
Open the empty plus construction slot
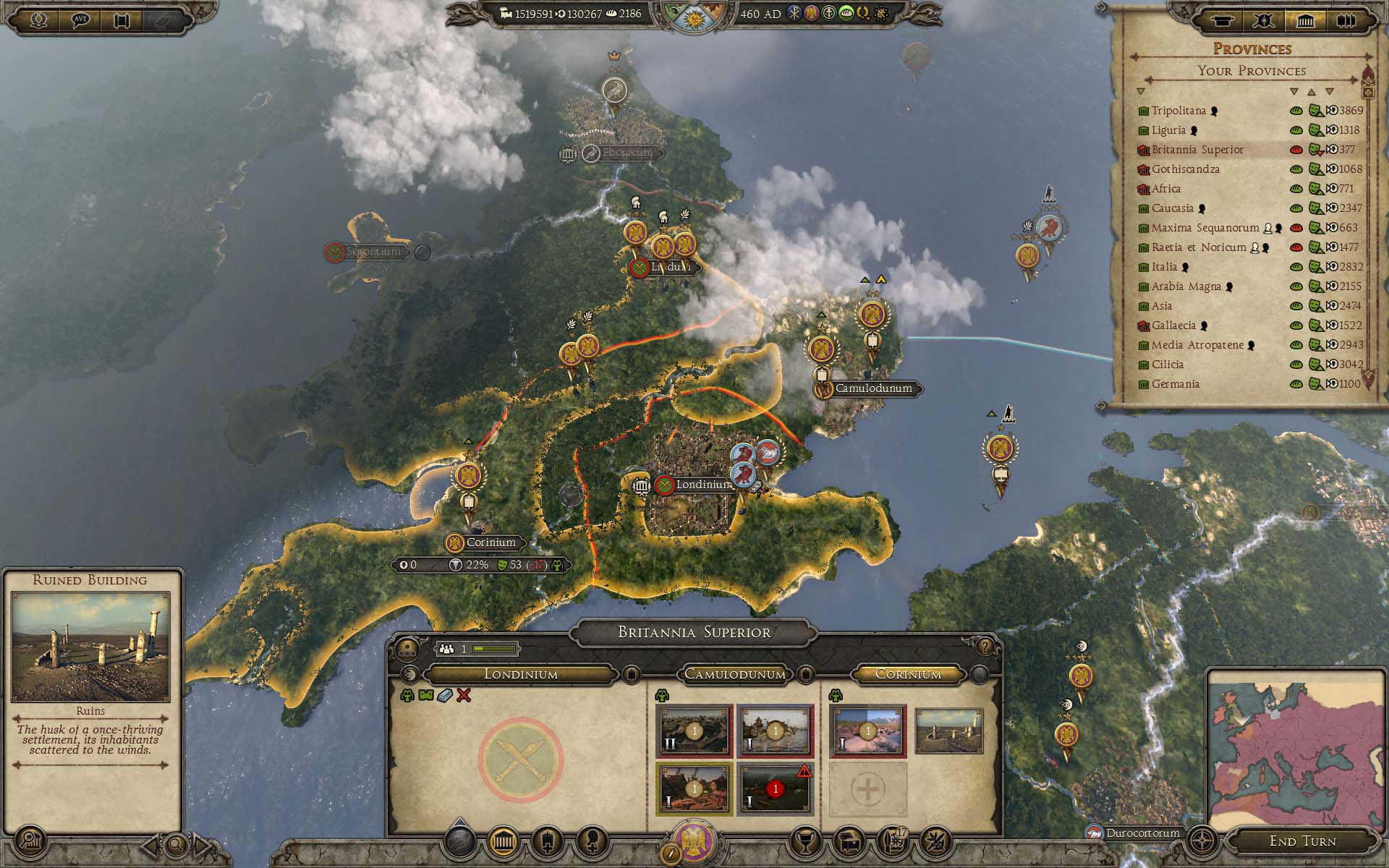point(867,789)
